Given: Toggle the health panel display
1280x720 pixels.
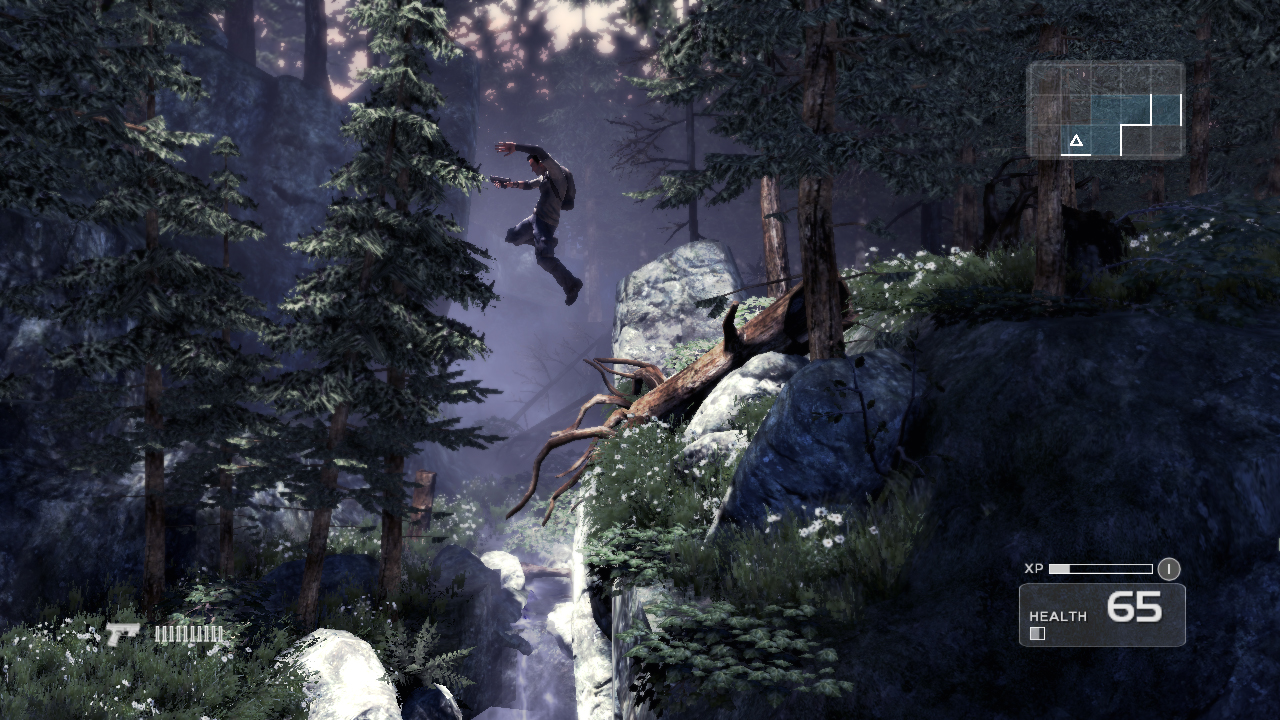Looking at the screenshot, I should [1100, 613].
